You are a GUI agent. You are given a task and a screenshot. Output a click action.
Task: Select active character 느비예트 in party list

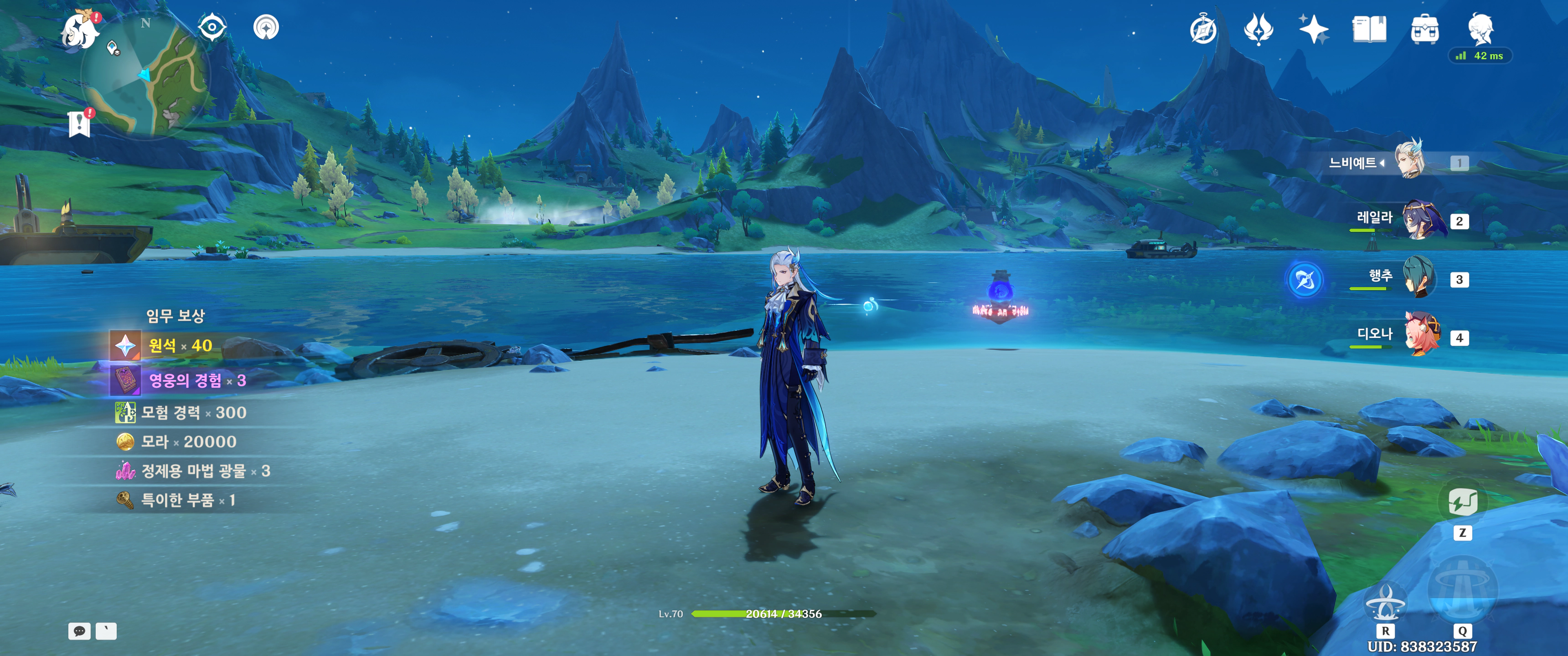pyautogui.click(x=1410, y=162)
